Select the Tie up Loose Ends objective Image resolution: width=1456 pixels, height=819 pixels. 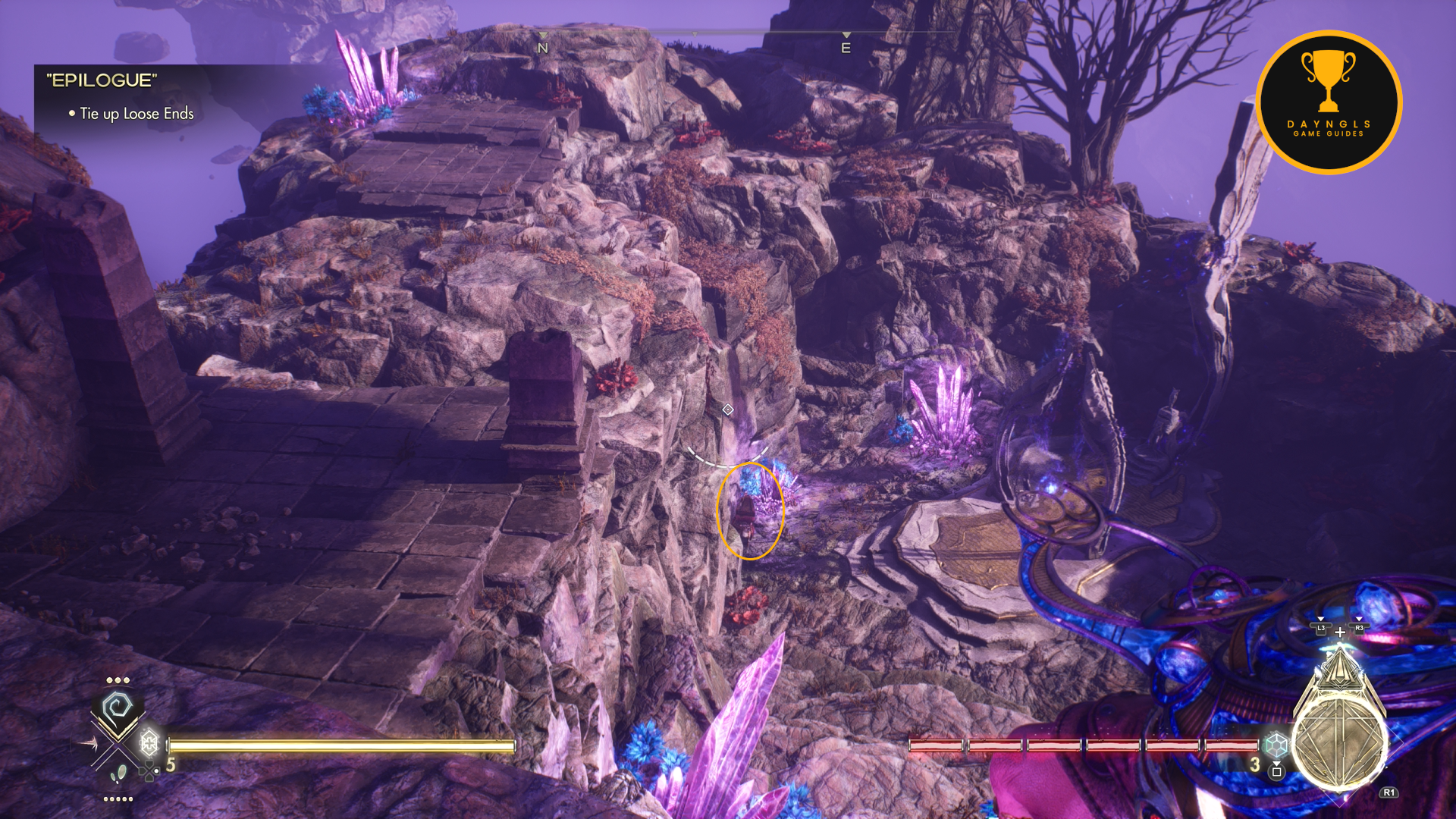click(x=136, y=114)
